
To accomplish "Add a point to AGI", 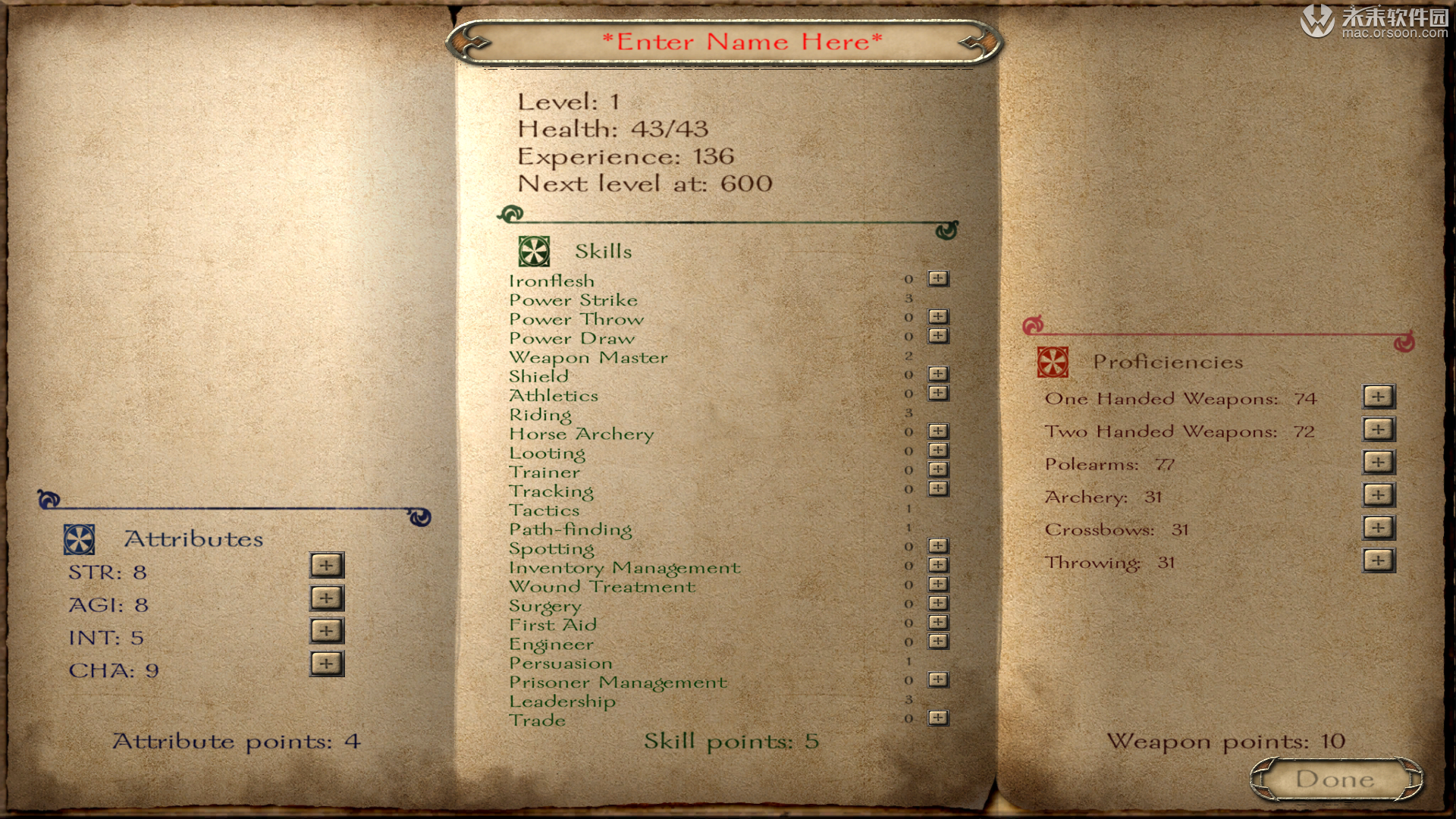I will (x=327, y=598).
